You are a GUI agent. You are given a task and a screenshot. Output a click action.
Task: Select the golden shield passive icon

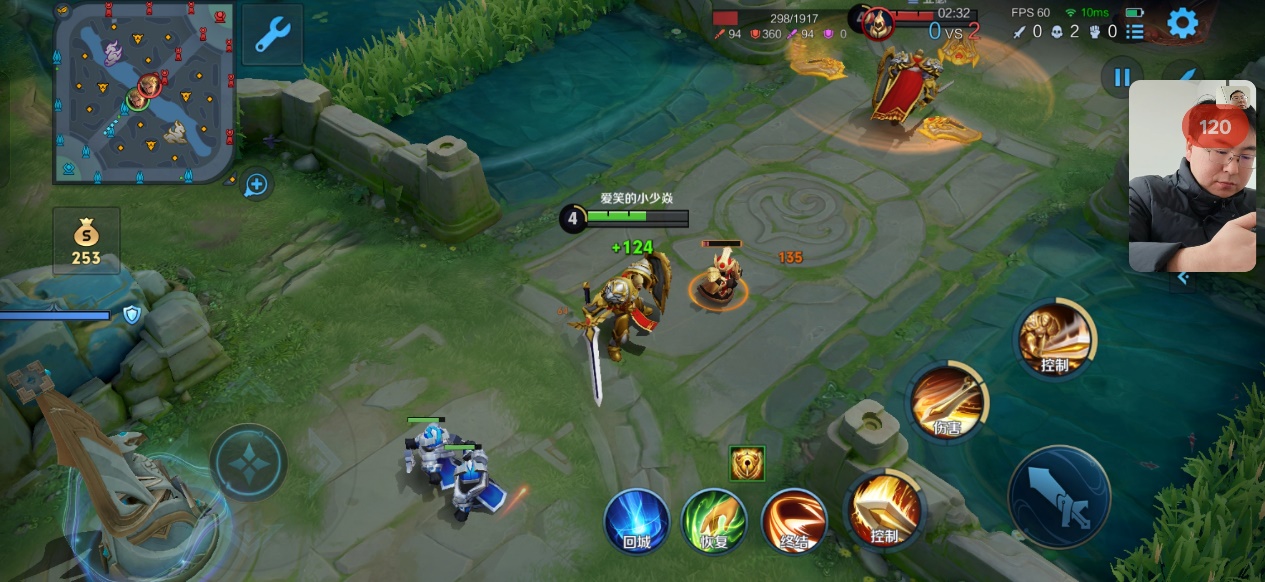[747, 463]
